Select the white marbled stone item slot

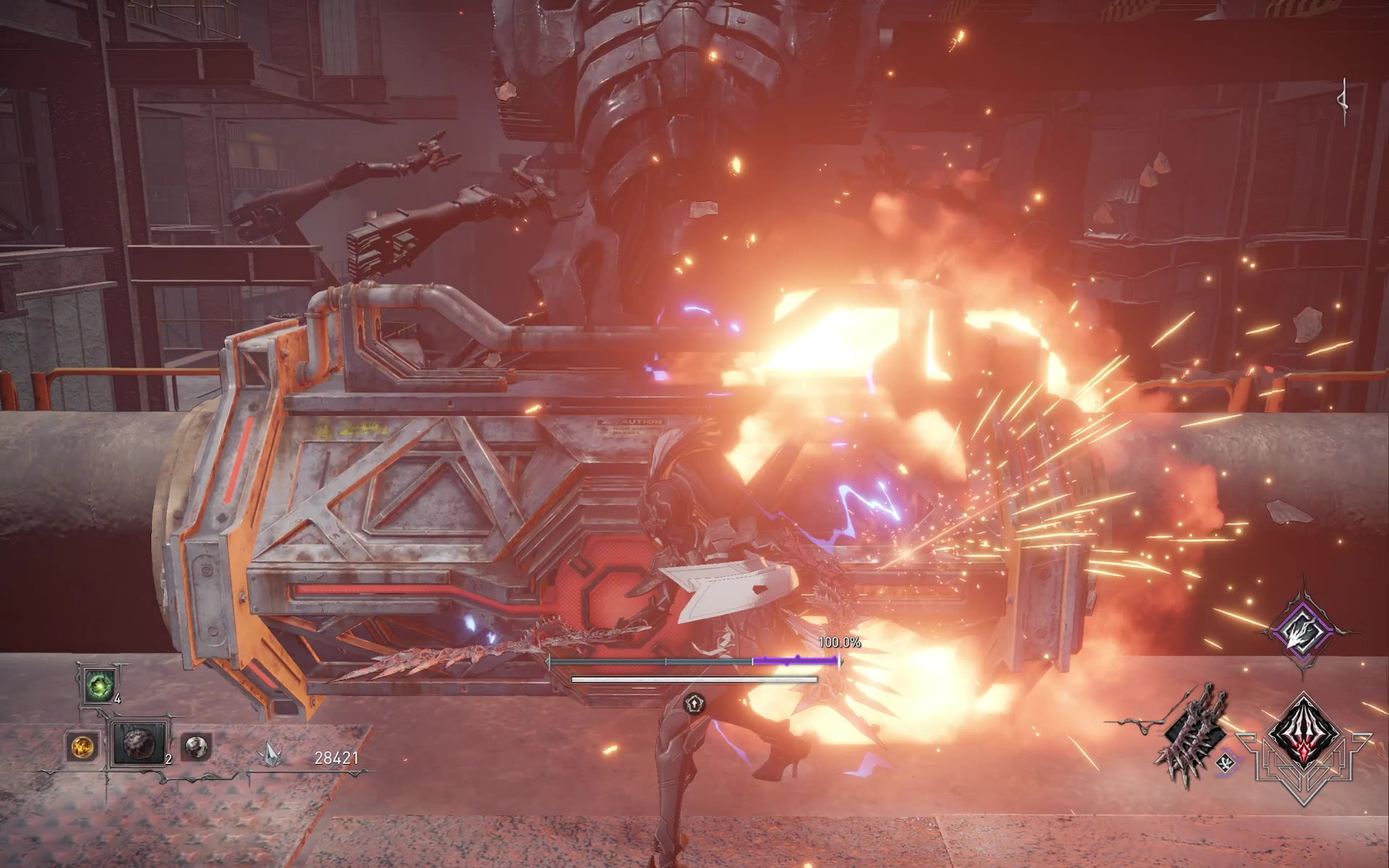point(195,746)
